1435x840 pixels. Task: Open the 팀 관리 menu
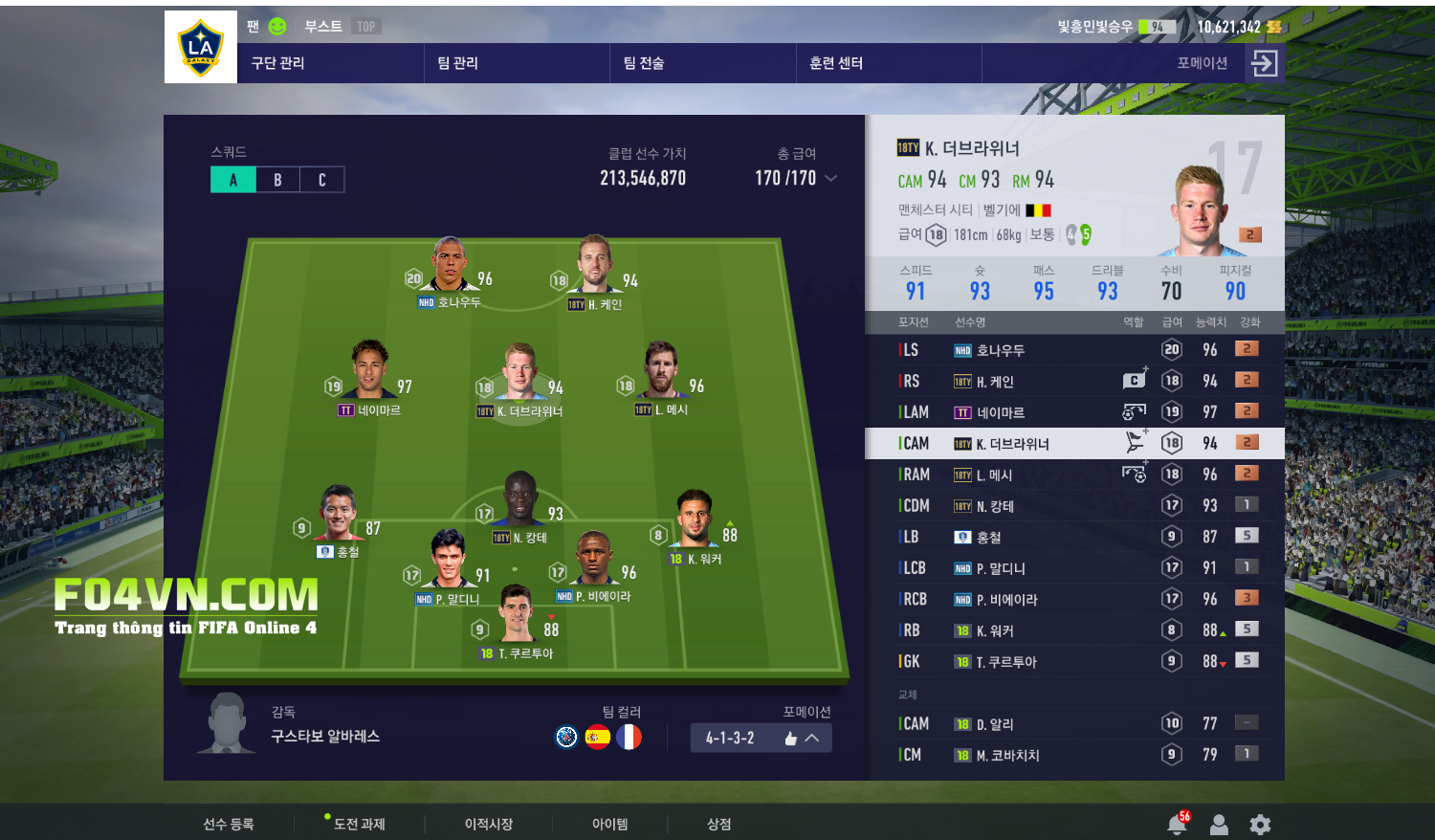[x=458, y=63]
